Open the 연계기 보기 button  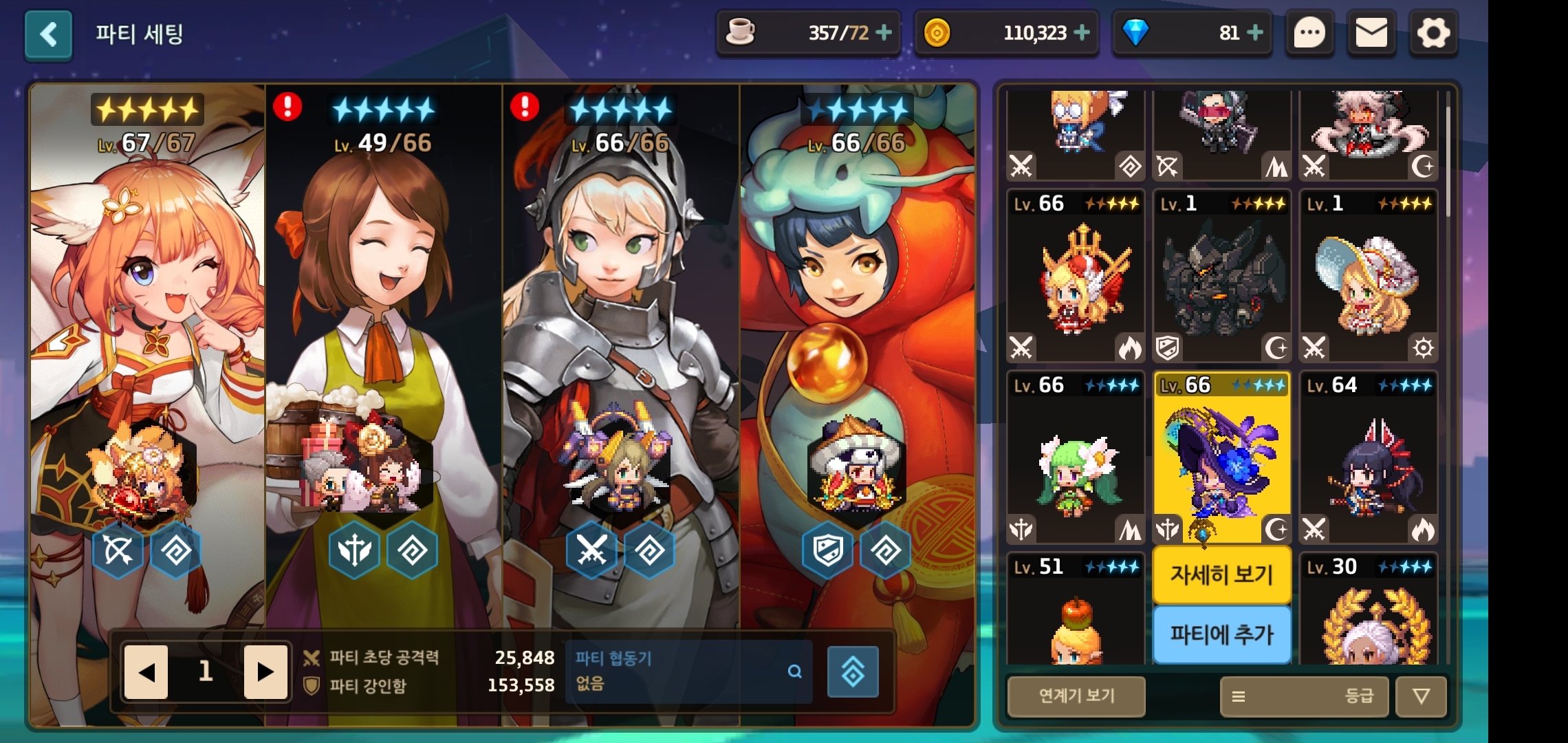click(x=1076, y=696)
